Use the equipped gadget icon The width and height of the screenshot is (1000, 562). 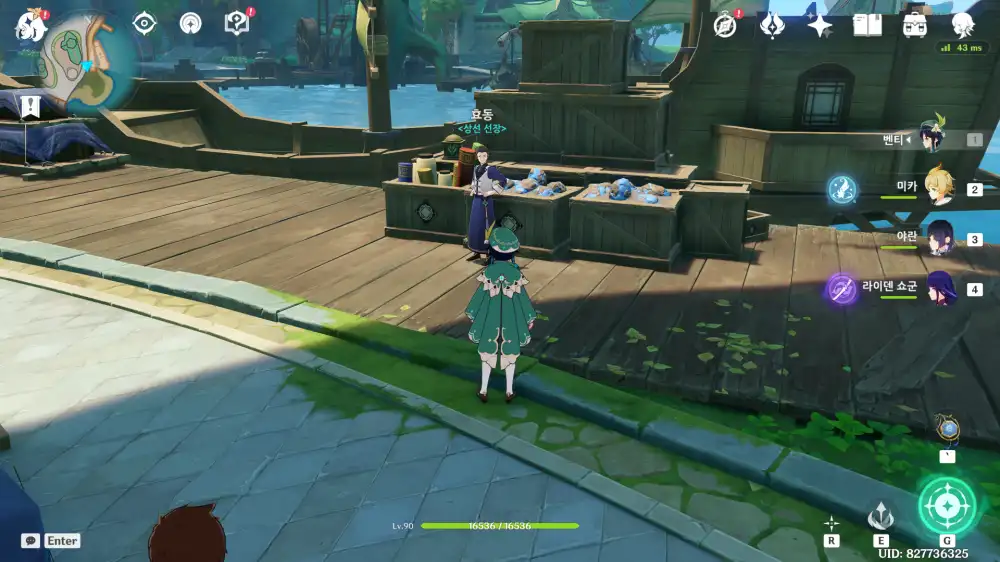point(947,430)
